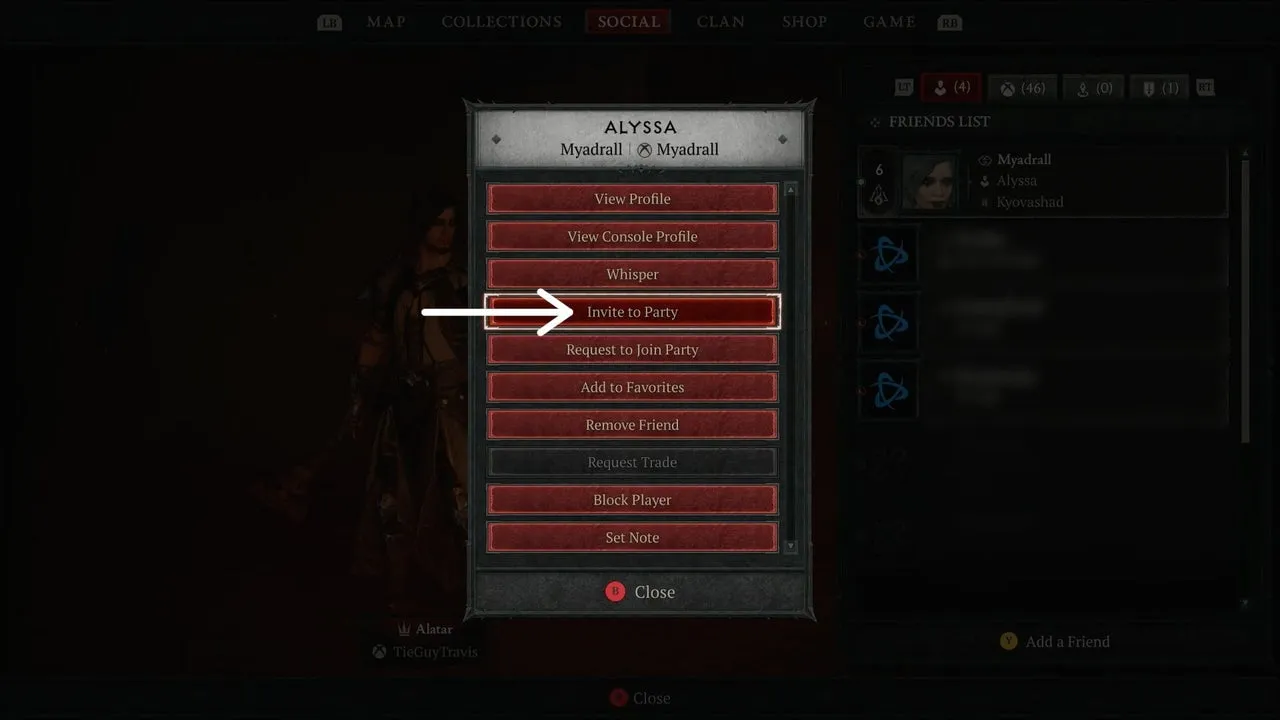The image size is (1280, 720).
Task: Click Add a Friend
Action: pyautogui.click(x=1055, y=641)
